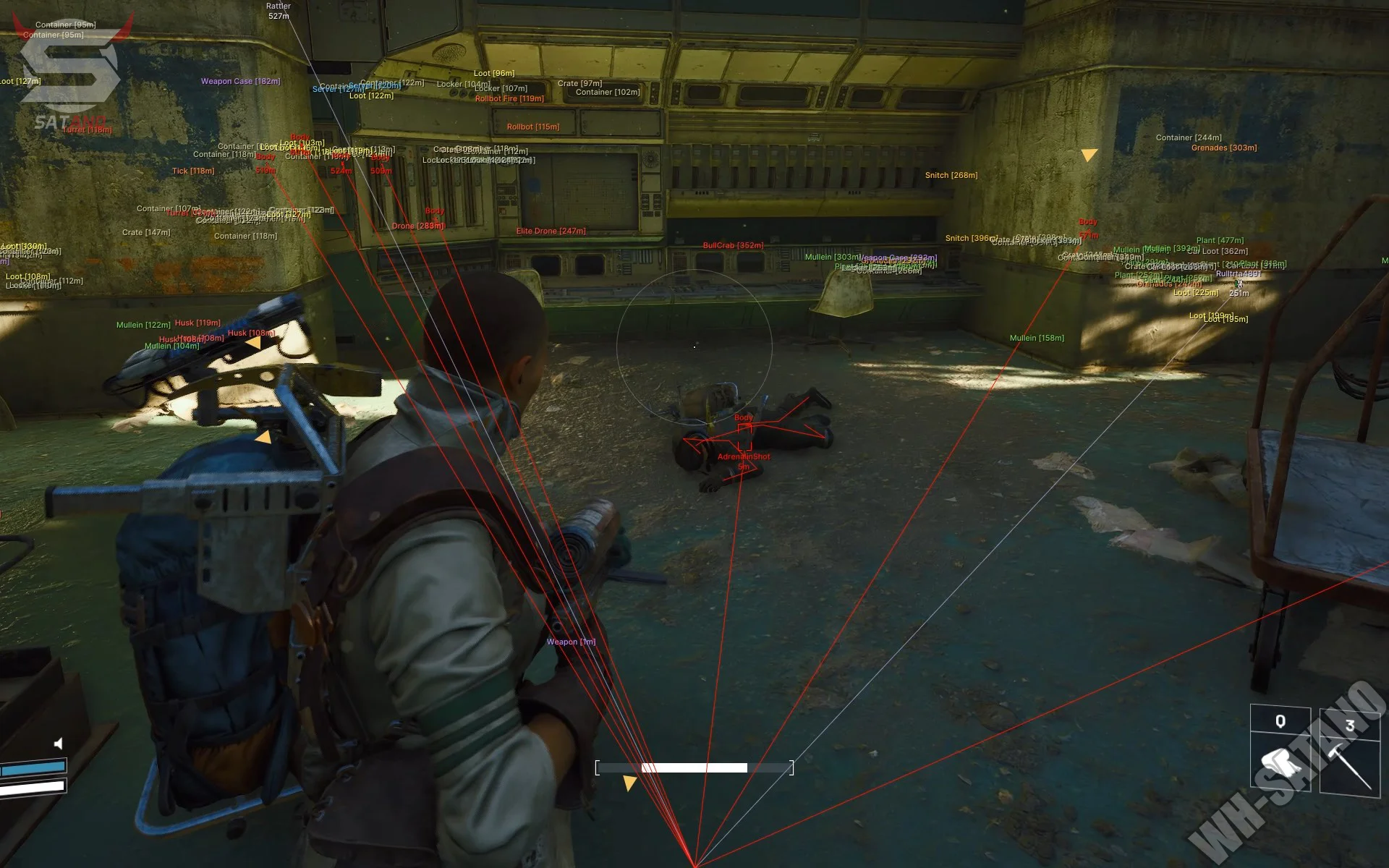
Task: Select the bandage quick-use slot
Action: pyautogui.click(x=1280, y=761)
